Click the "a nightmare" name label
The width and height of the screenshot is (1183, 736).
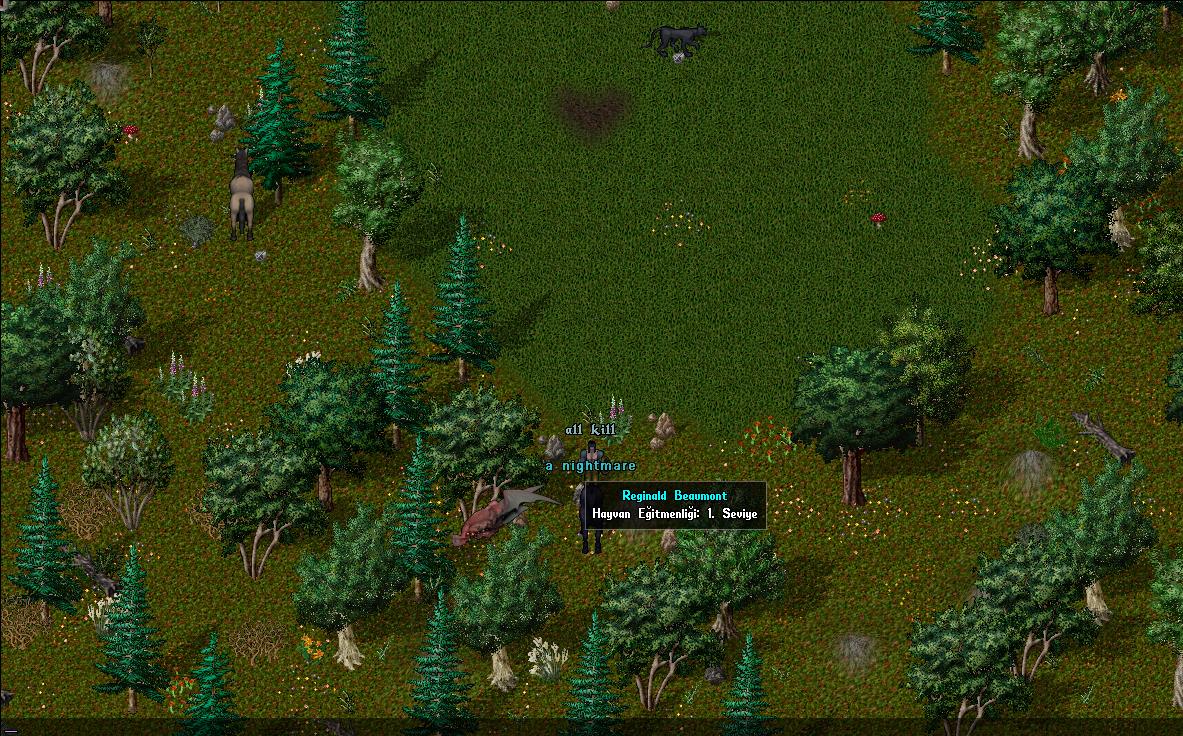pyautogui.click(x=590, y=466)
